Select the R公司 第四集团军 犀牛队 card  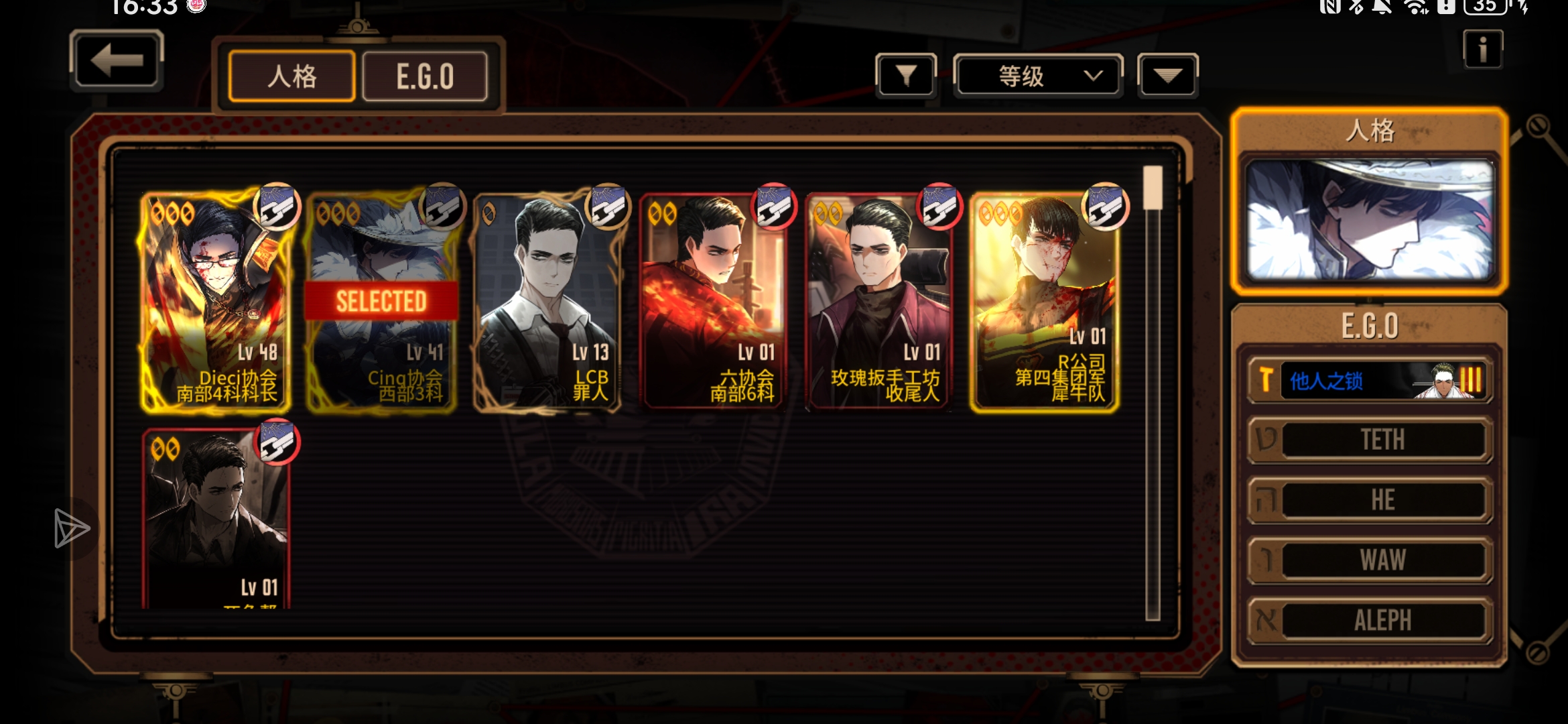[x=1045, y=302]
